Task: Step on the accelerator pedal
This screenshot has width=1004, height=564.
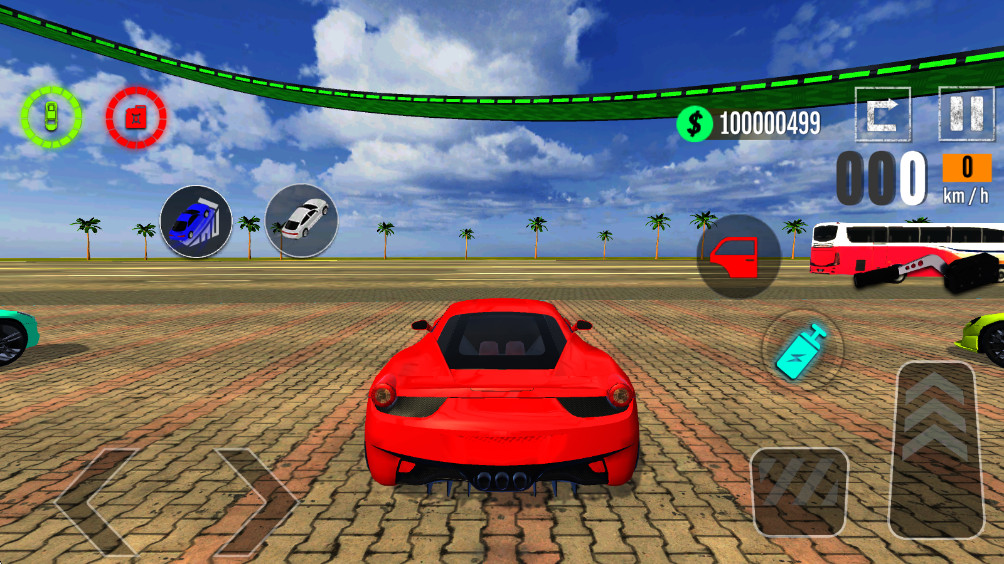Action: pyautogui.click(x=935, y=450)
